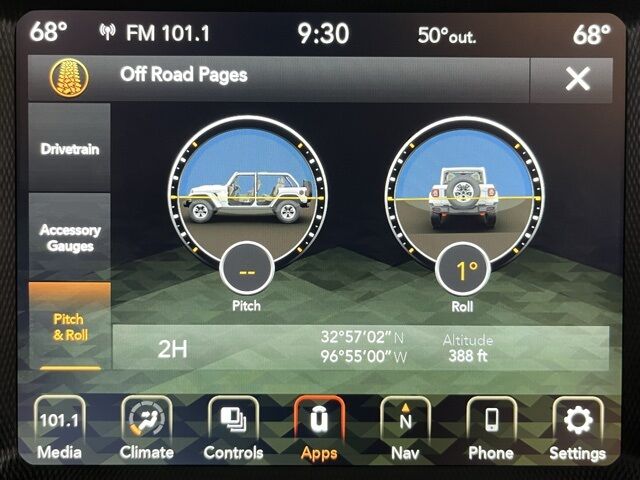640x480 pixels.
Task: Open the Climate controls
Action: (x=147, y=428)
